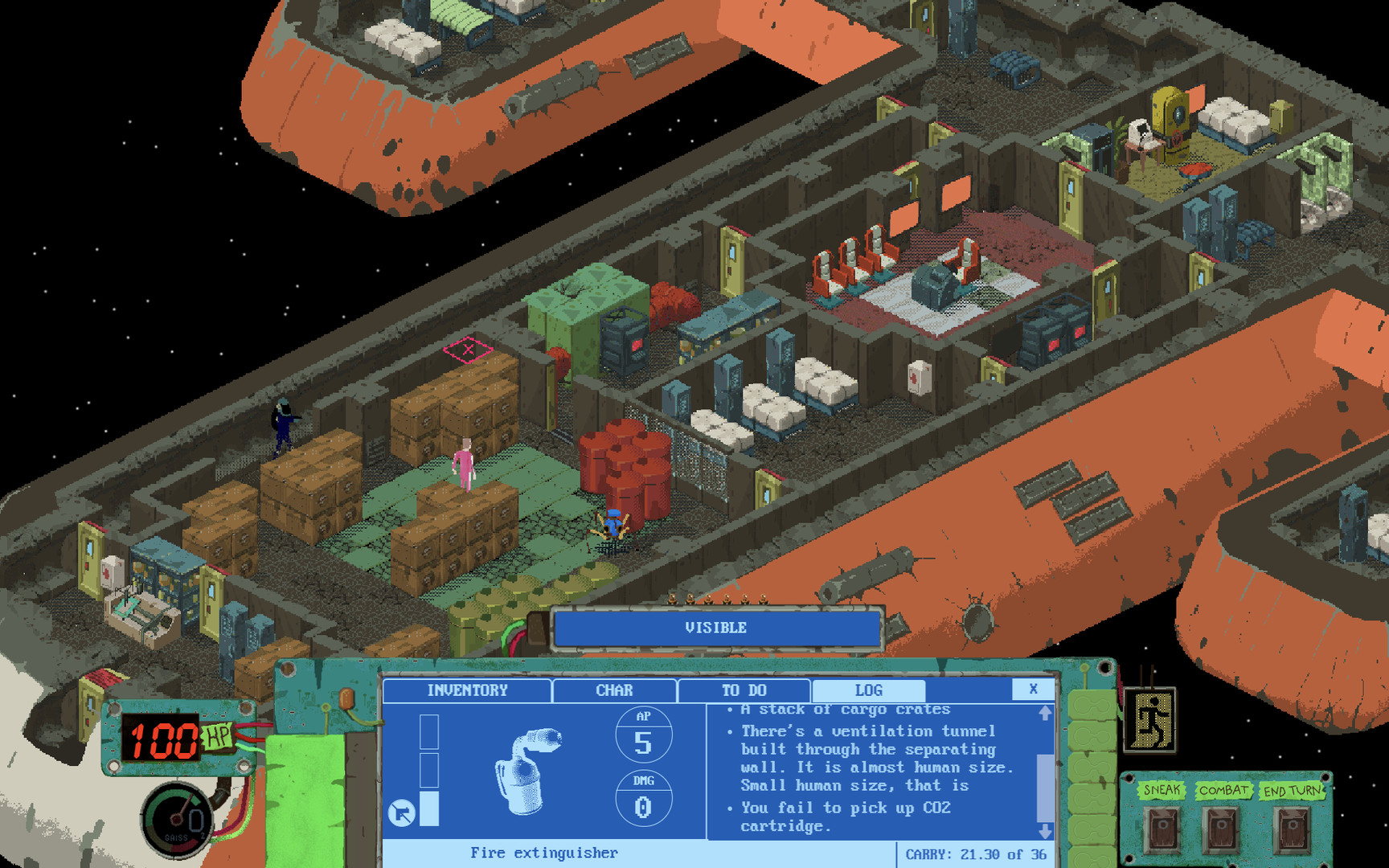Open the CHAR tab

613,689
